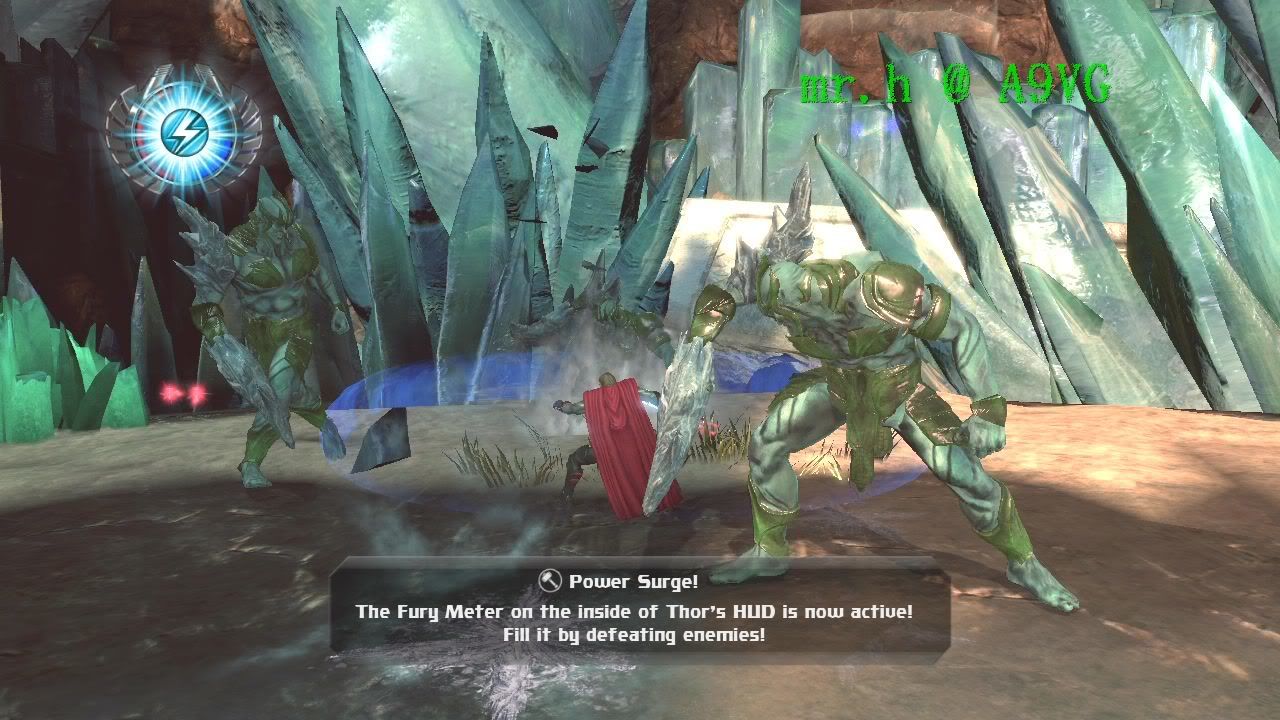The width and height of the screenshot is (1280, 720).
Task: Select the Power Surge tutorial message box
Action: (x=640, y=608)
